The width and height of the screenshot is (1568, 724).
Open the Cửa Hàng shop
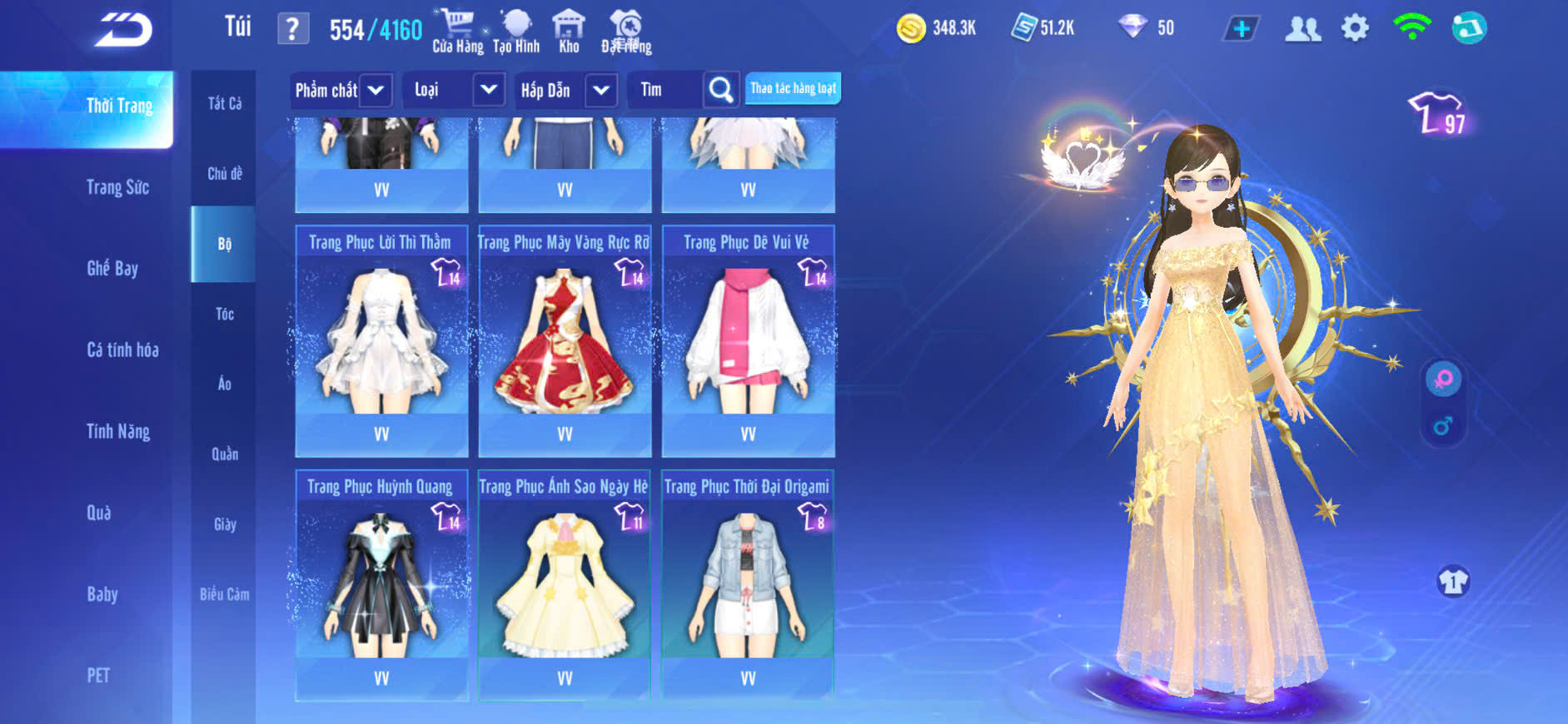pos(457,31)
